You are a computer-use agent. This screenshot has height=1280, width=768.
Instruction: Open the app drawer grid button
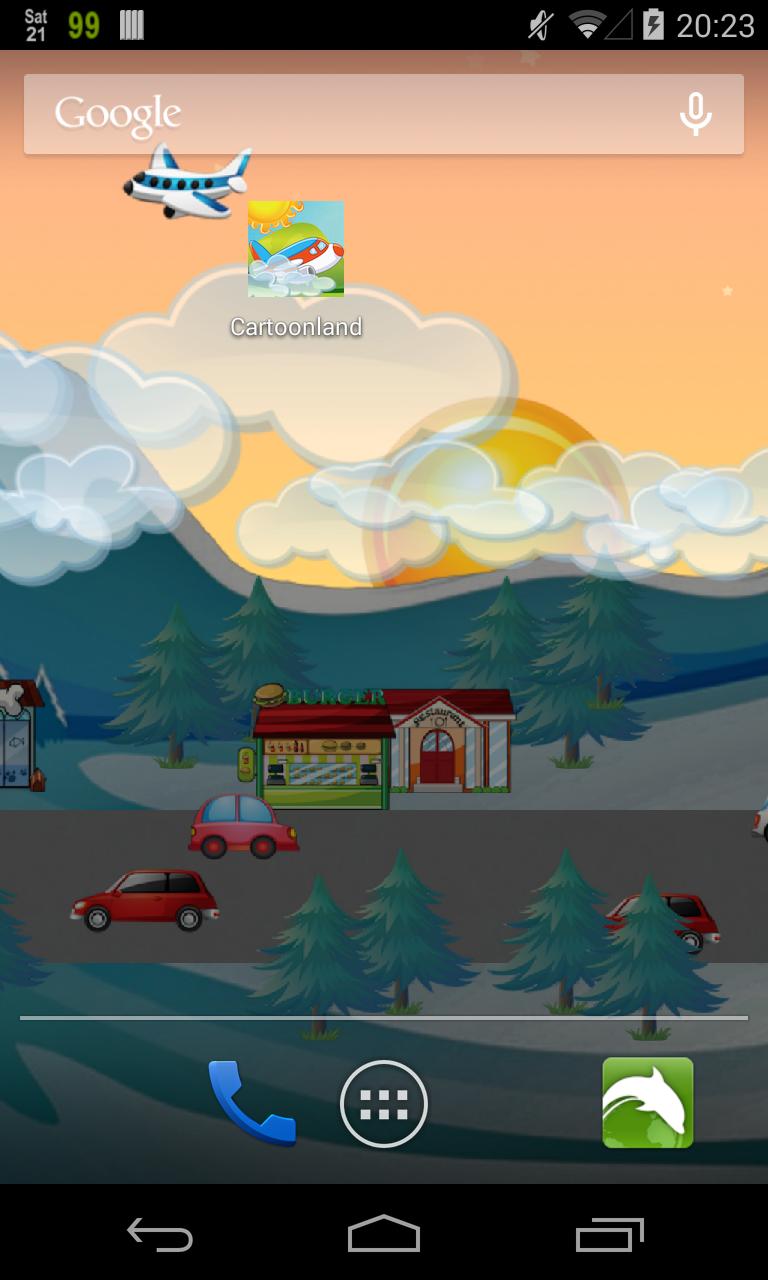click(x=384, y=1104)
